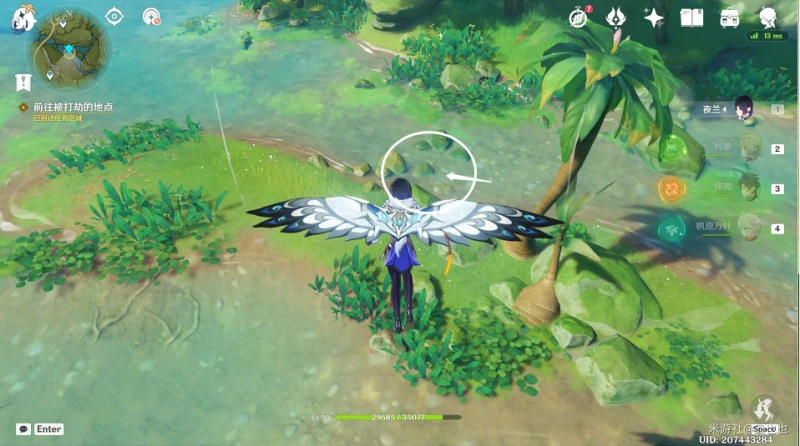
Task: Click the round icon with the red badge
Action: pyautogui.click(x=151, y=16)
